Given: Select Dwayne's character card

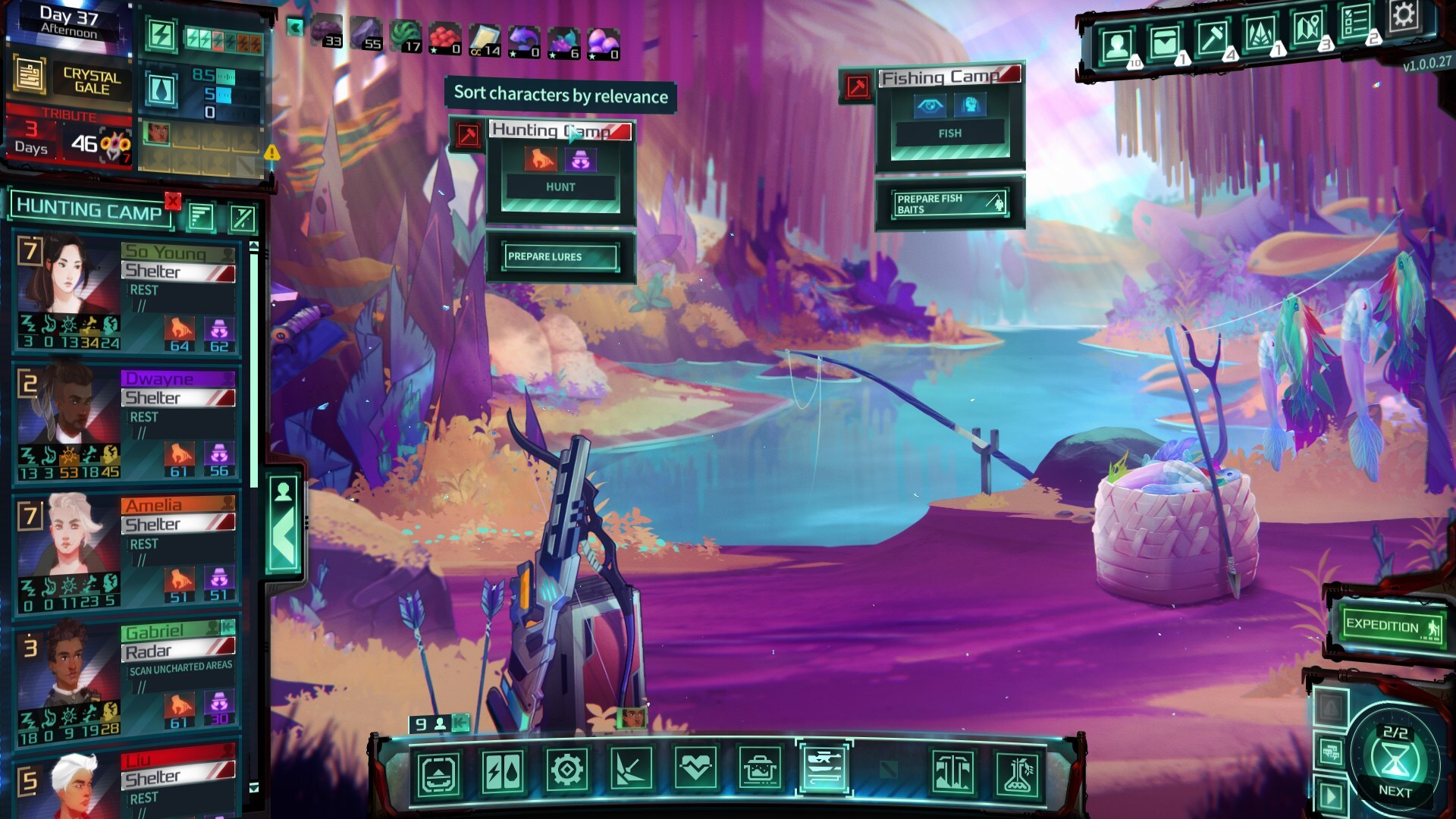Looking at the screenshot, I should point(127,422).
